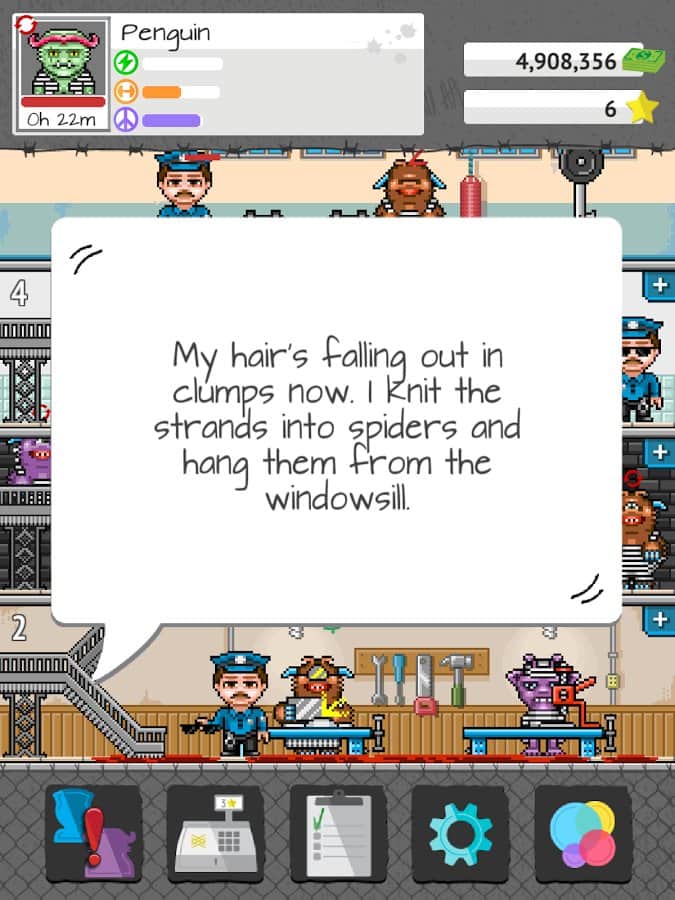Viewport: 675px width, 900px height.
Task: Tap the plus button on floor 4
Action: click(x=659, y=286)
